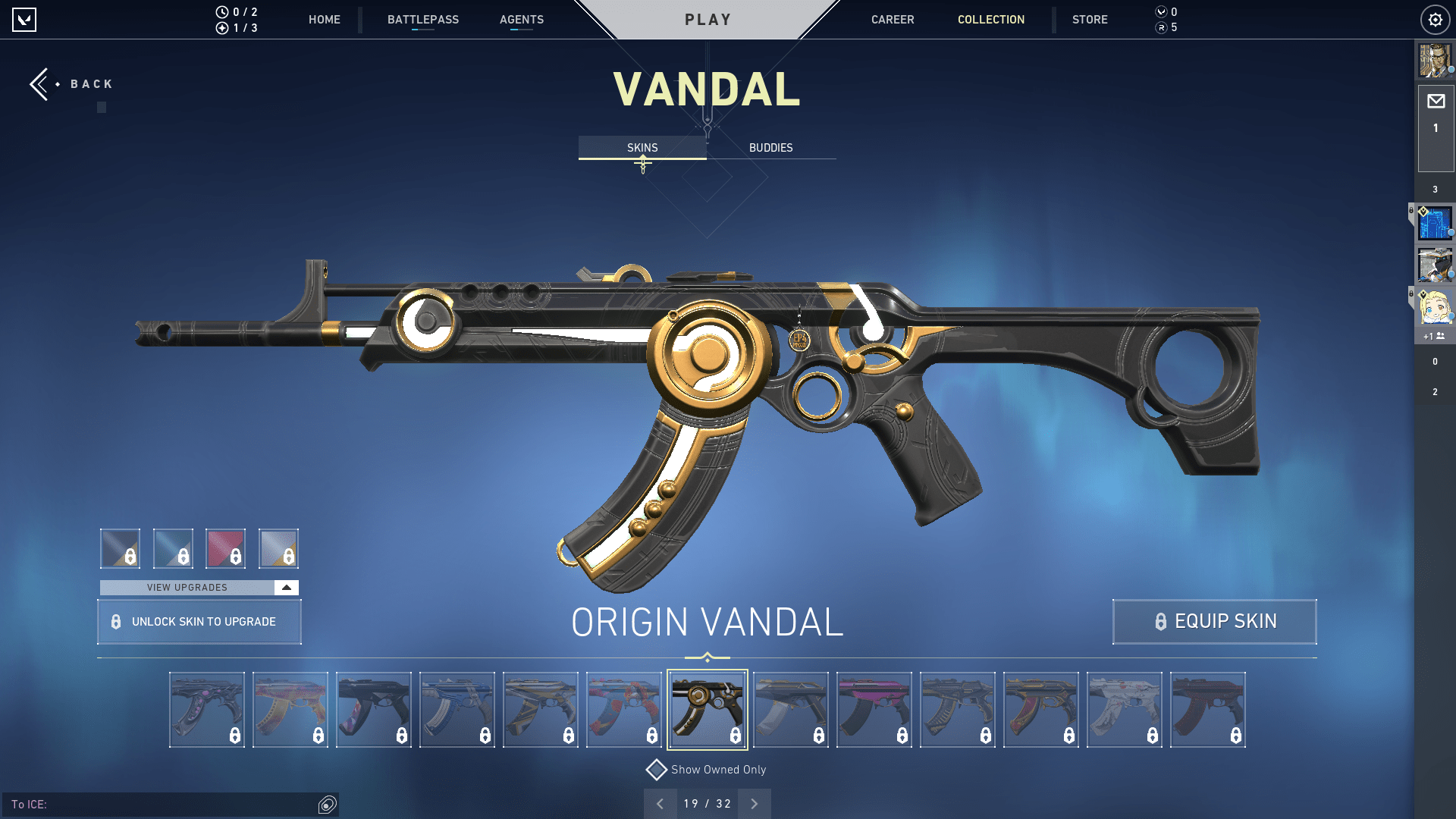Screen dimensions: 1456x819
Task: Navigate to the Store page
Action: coord(1090,20)
